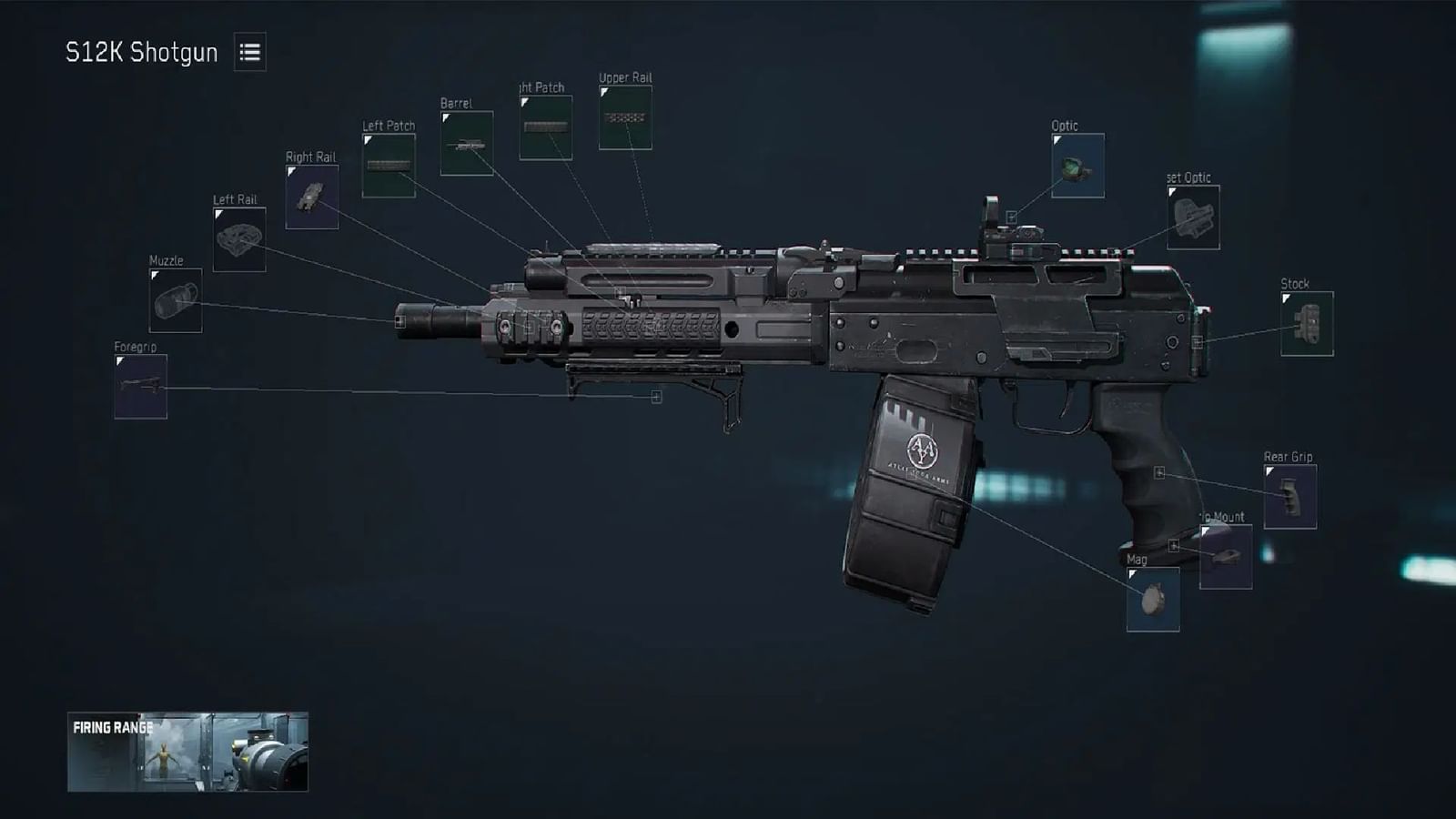Open the Mag attachment slot
This screenshot has width=1456, height=819.
1154,599
